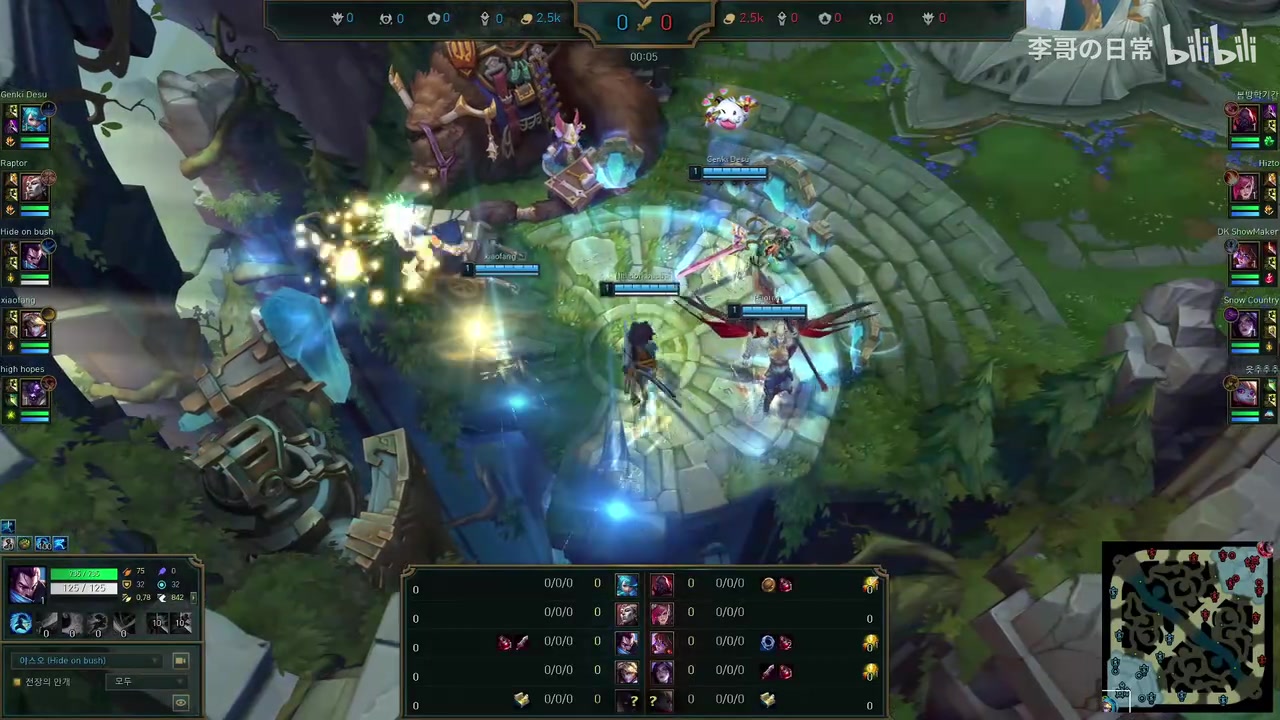The width and height of the screenshot is (1280, 720).
Task: Select Hizto's champion portrait on the right
Action: pos(1244,188)
